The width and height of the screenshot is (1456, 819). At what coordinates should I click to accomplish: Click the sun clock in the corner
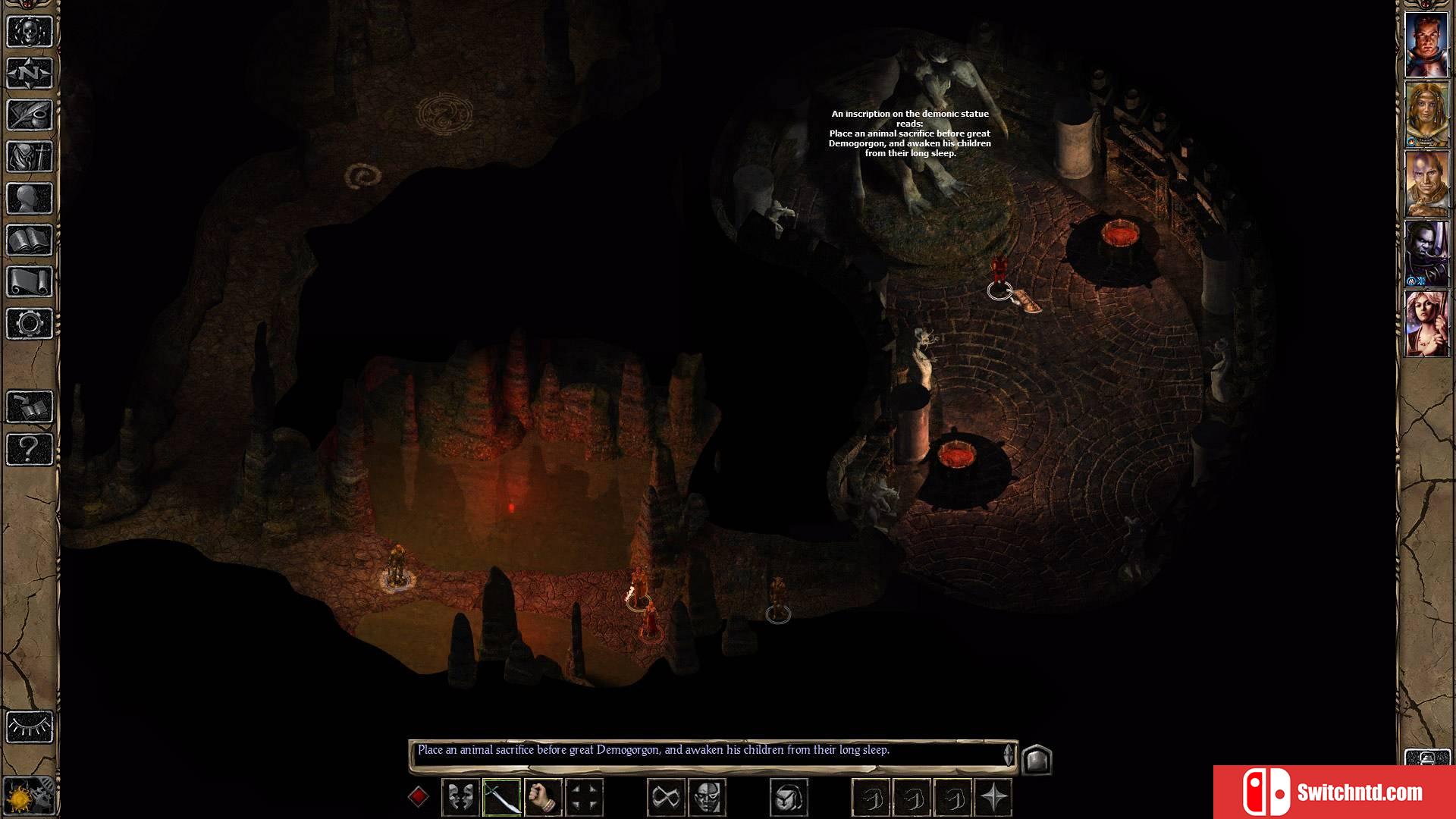[x=30, y=796]
